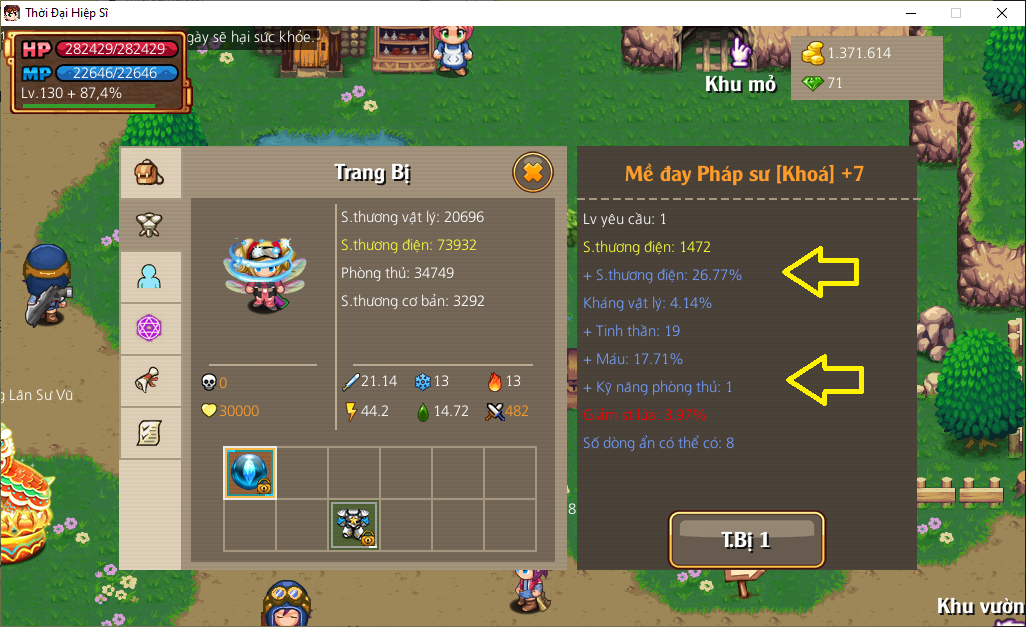The image size is (1026, 627).
Task: Select the white armor equipment slot
Action: pos(354,525)
